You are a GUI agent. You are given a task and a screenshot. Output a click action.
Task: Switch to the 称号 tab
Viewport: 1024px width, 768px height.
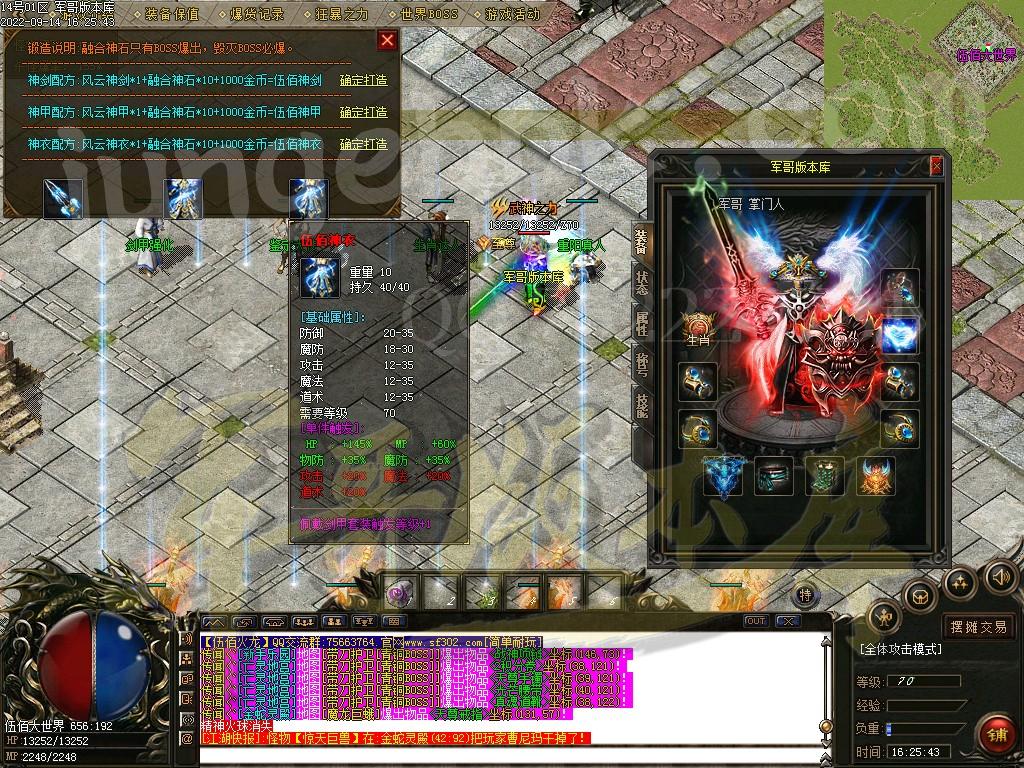click(x=641, y=362)
